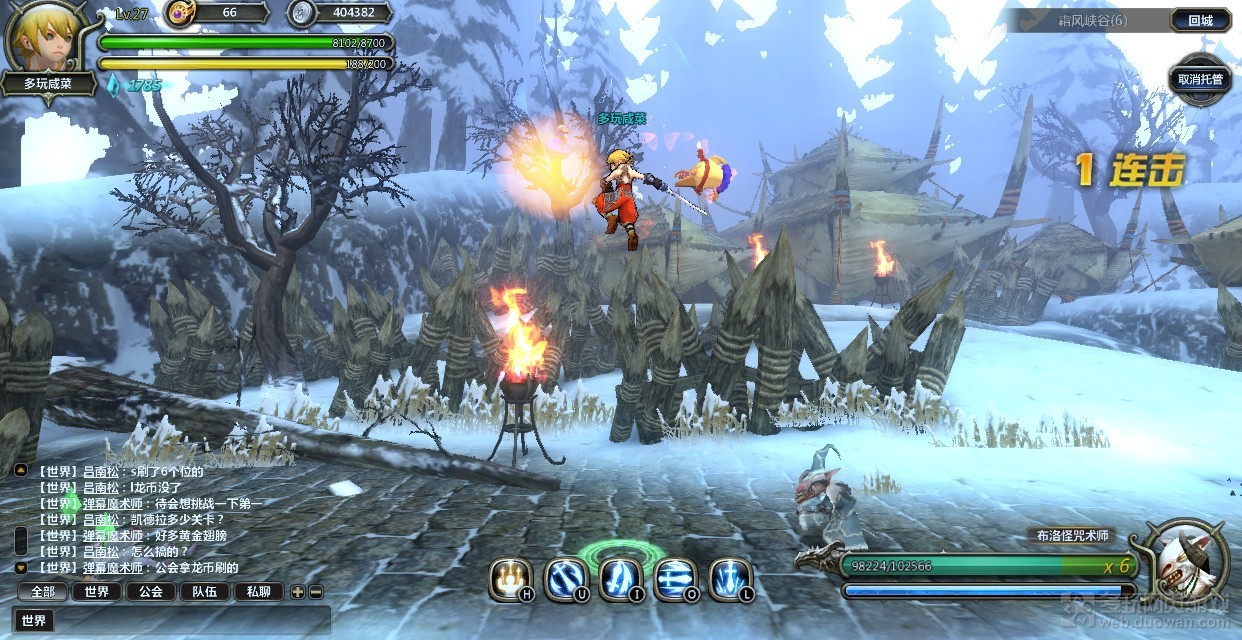
Task: Click the 回城 return-to-town button
Action: click(1200, 20)
